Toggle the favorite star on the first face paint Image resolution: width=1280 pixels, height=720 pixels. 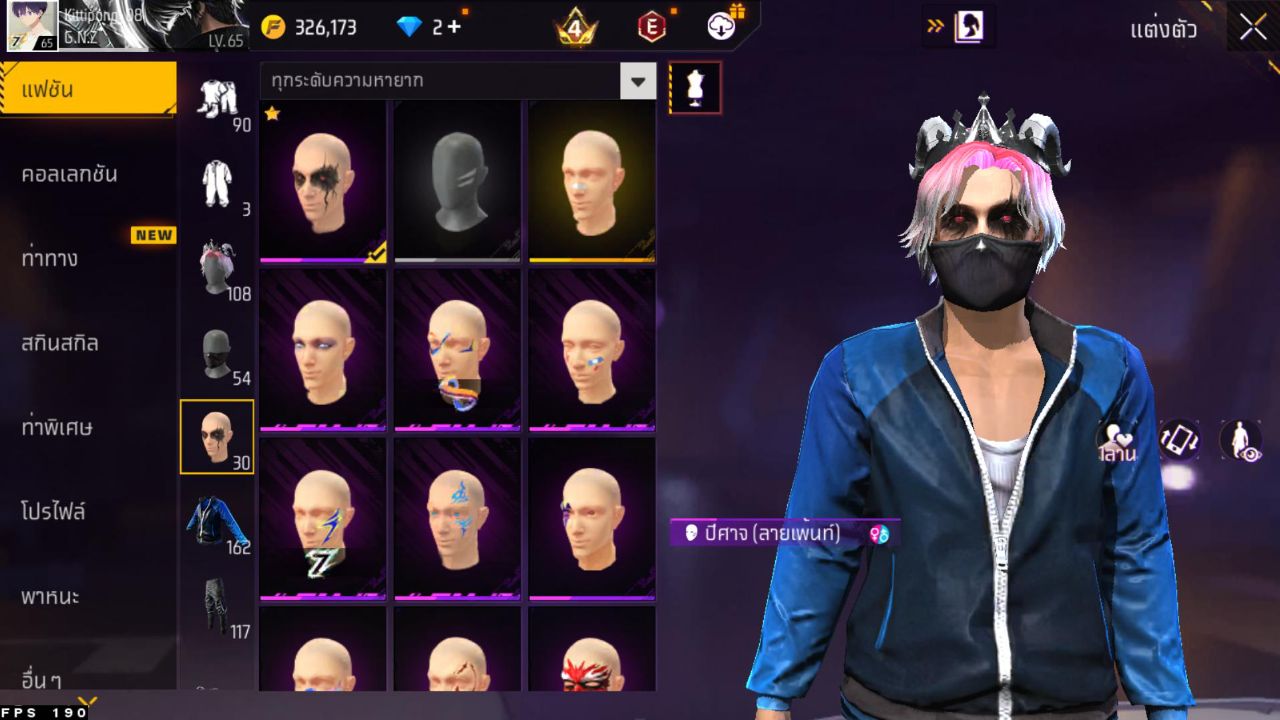(x=272, y=117)
